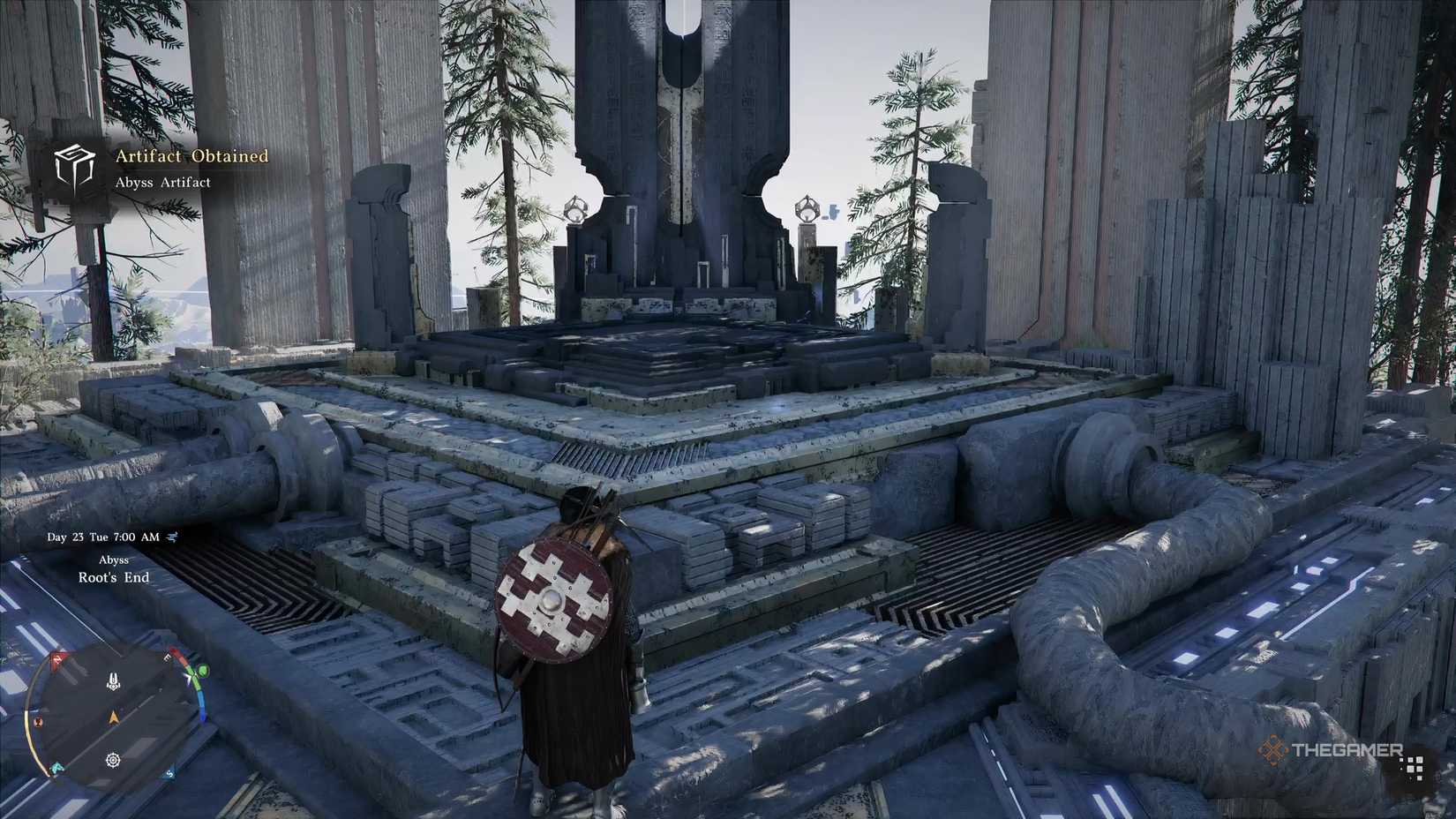Select the 'Root's End' location name
Viewport: 1456px width, 819px height.
(114, 577)
